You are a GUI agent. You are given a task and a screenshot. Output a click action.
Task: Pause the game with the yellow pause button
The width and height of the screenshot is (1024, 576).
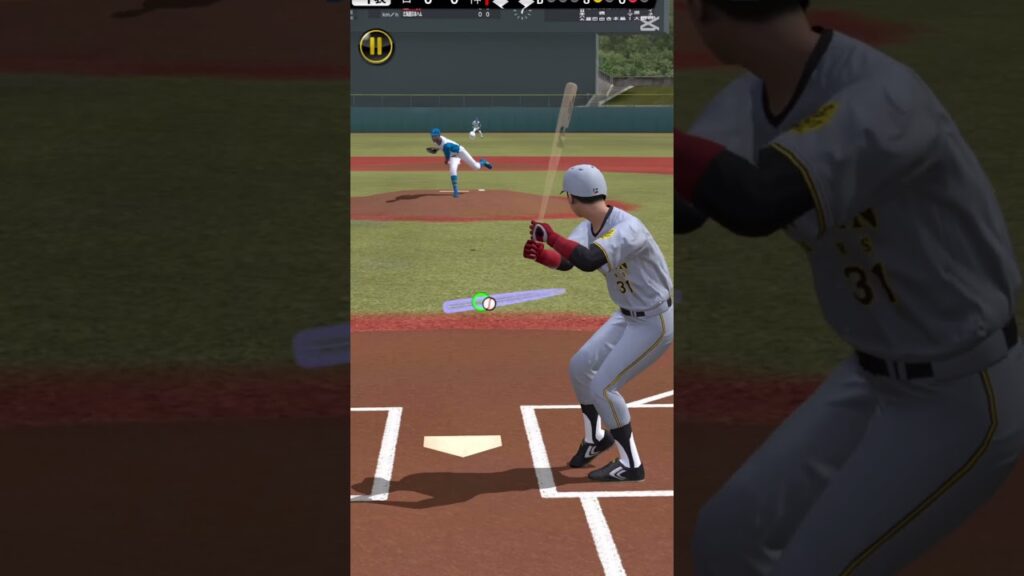(x=376, y=46)
